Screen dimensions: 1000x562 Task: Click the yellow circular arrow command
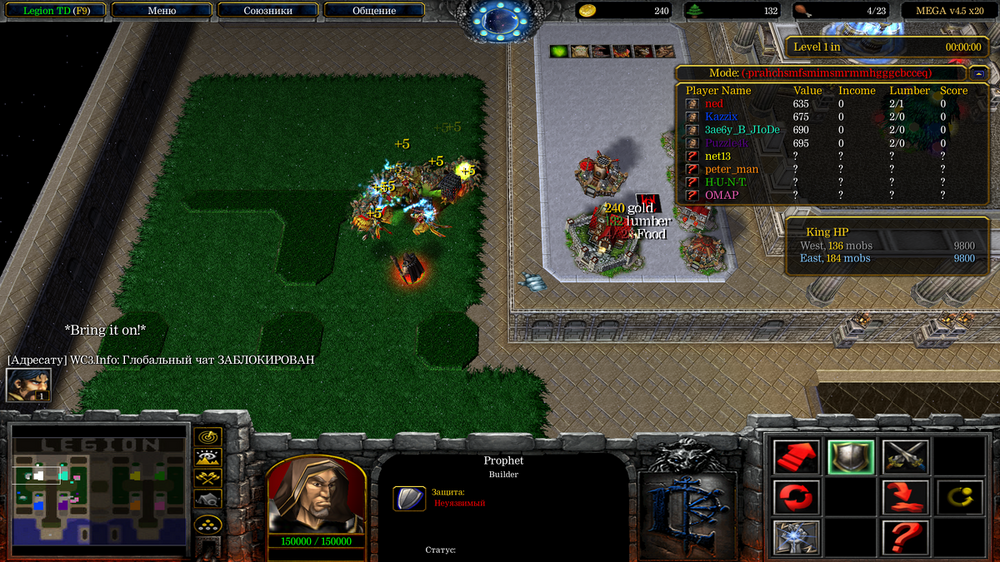(958, 496)
